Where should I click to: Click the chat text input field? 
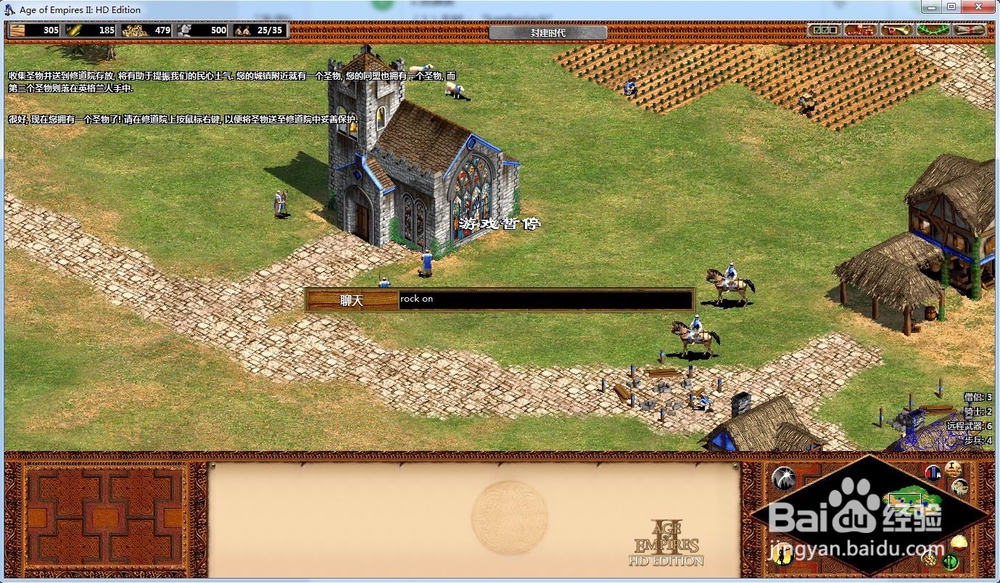pyautogui.click(x=545, y=299)
